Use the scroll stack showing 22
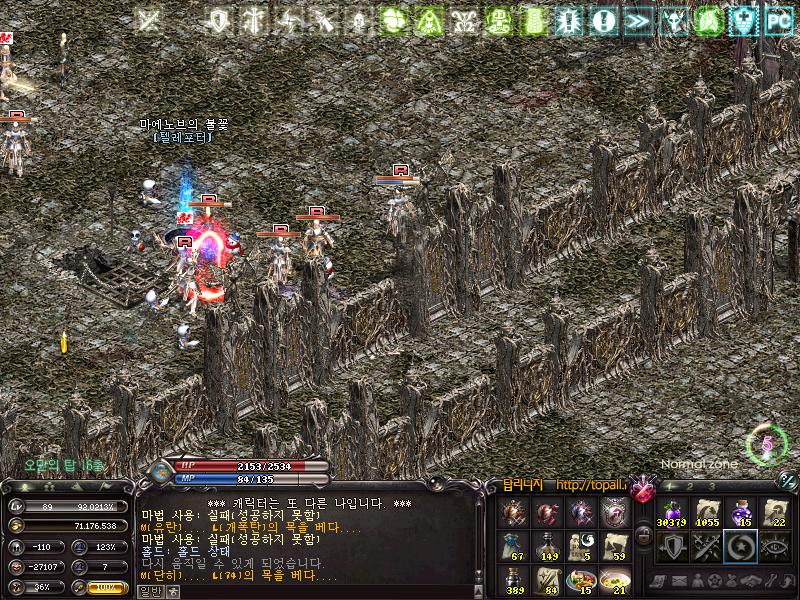The image size is (800, 600). point(776,512)
